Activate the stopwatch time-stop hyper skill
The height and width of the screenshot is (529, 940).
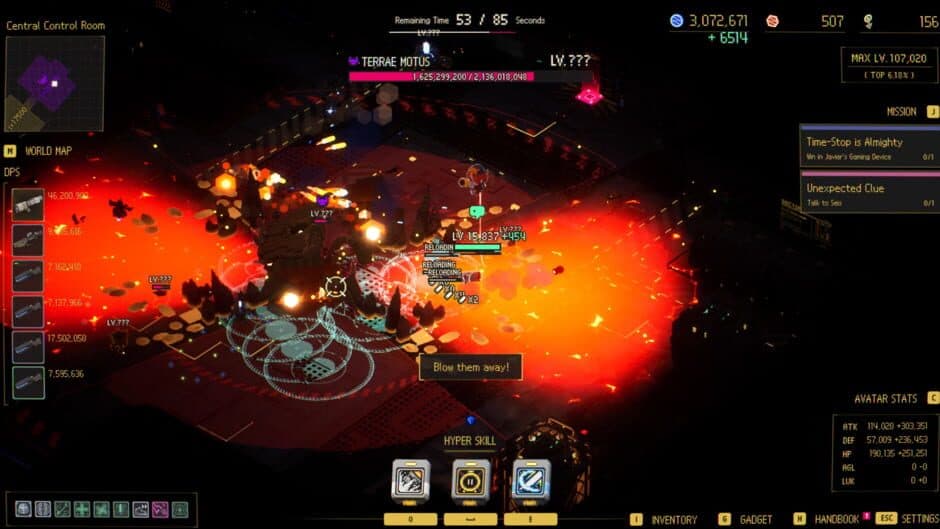coord(470,479)
